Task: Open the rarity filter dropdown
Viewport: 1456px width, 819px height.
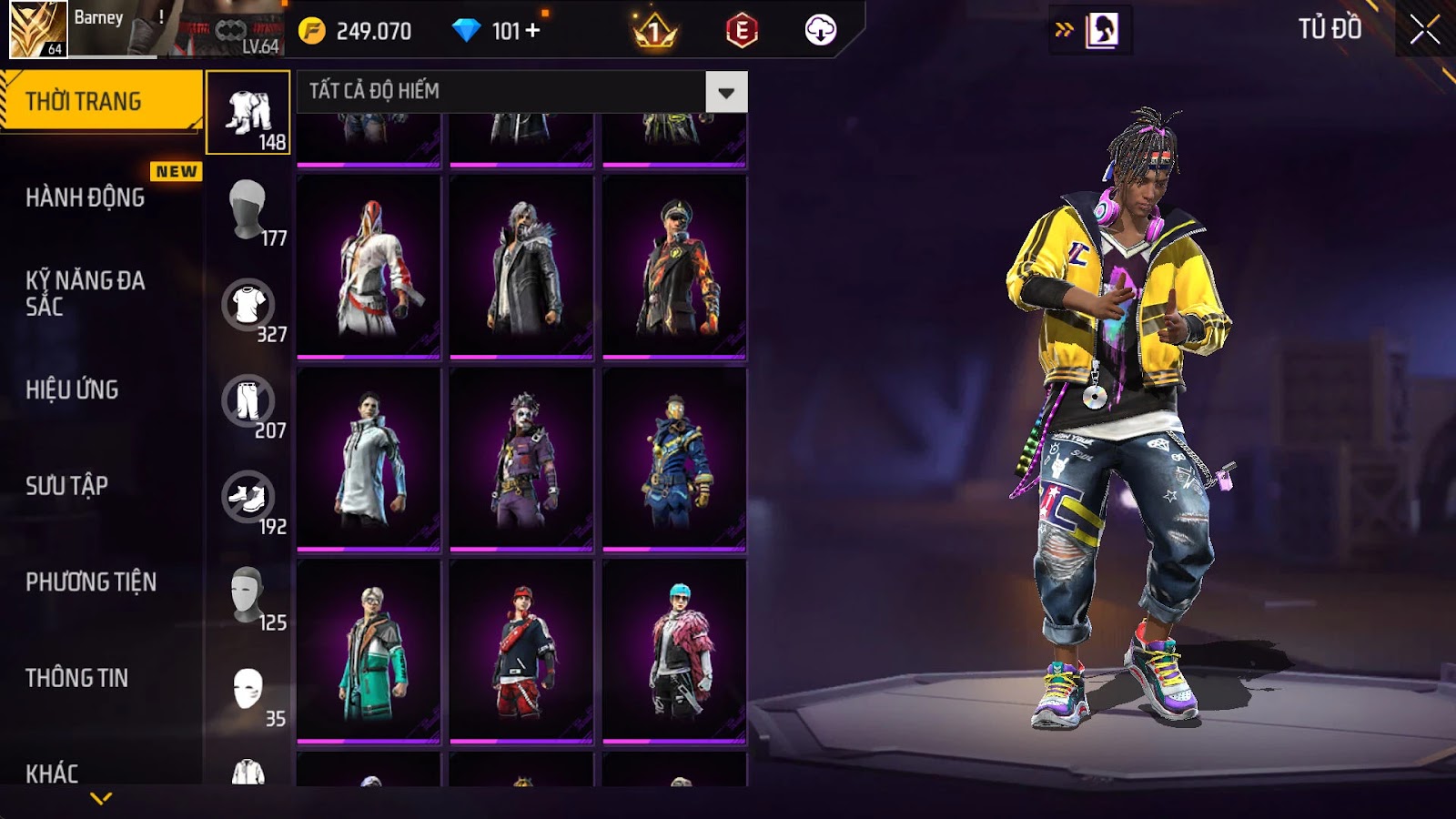Action: tap(726, 92)
